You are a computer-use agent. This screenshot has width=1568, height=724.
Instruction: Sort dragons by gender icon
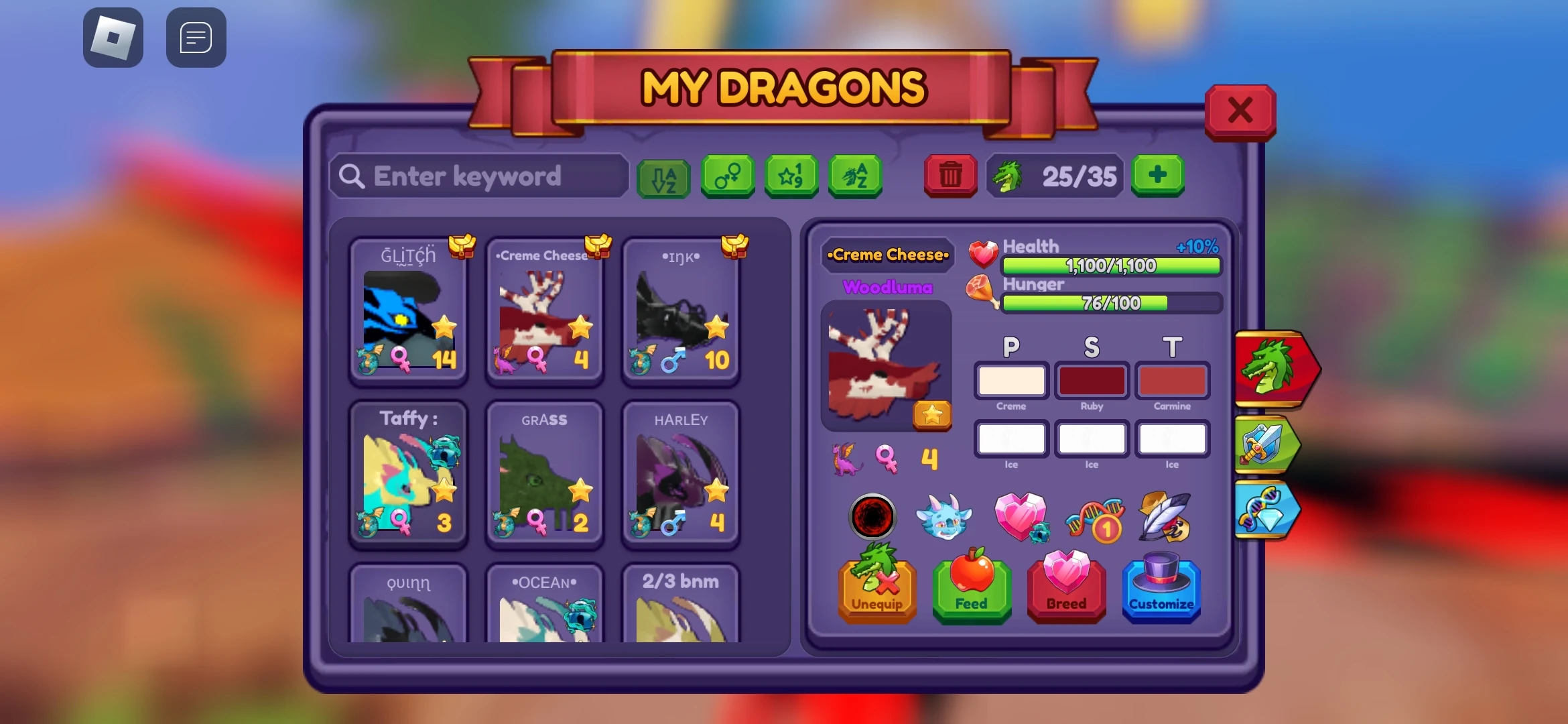tap(728, 176)
